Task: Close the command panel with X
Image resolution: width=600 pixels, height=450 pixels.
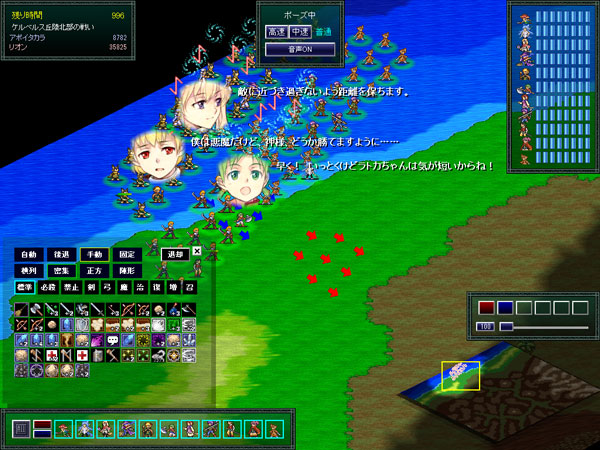Action: point(197,252)
